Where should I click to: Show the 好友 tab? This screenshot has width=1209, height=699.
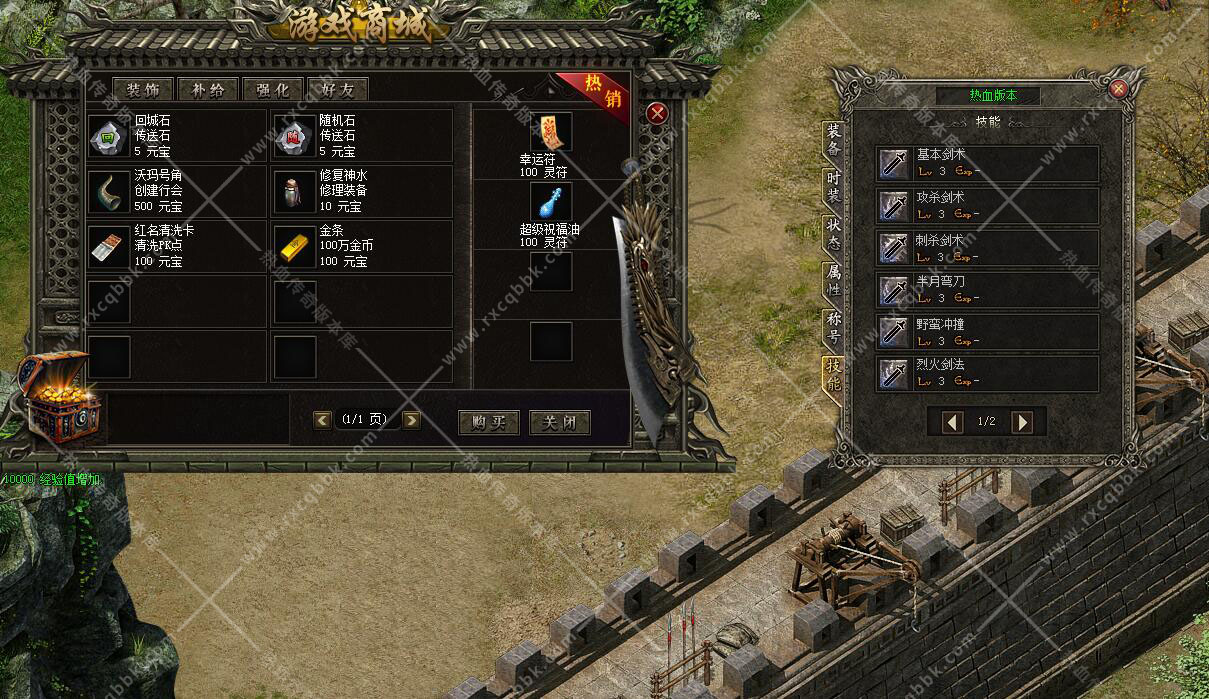point(338,90)
